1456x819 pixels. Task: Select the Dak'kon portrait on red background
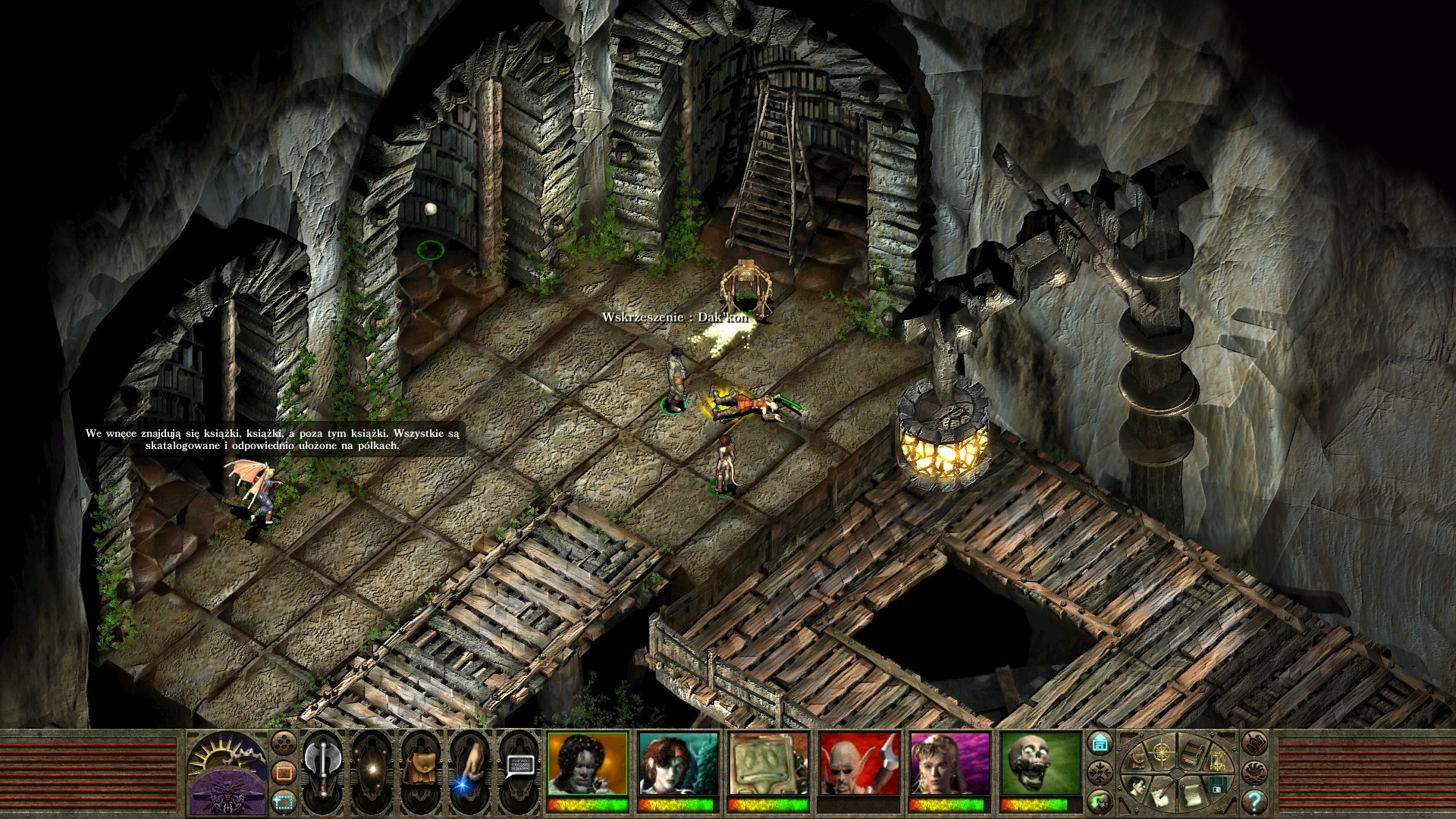coord(859,763)
